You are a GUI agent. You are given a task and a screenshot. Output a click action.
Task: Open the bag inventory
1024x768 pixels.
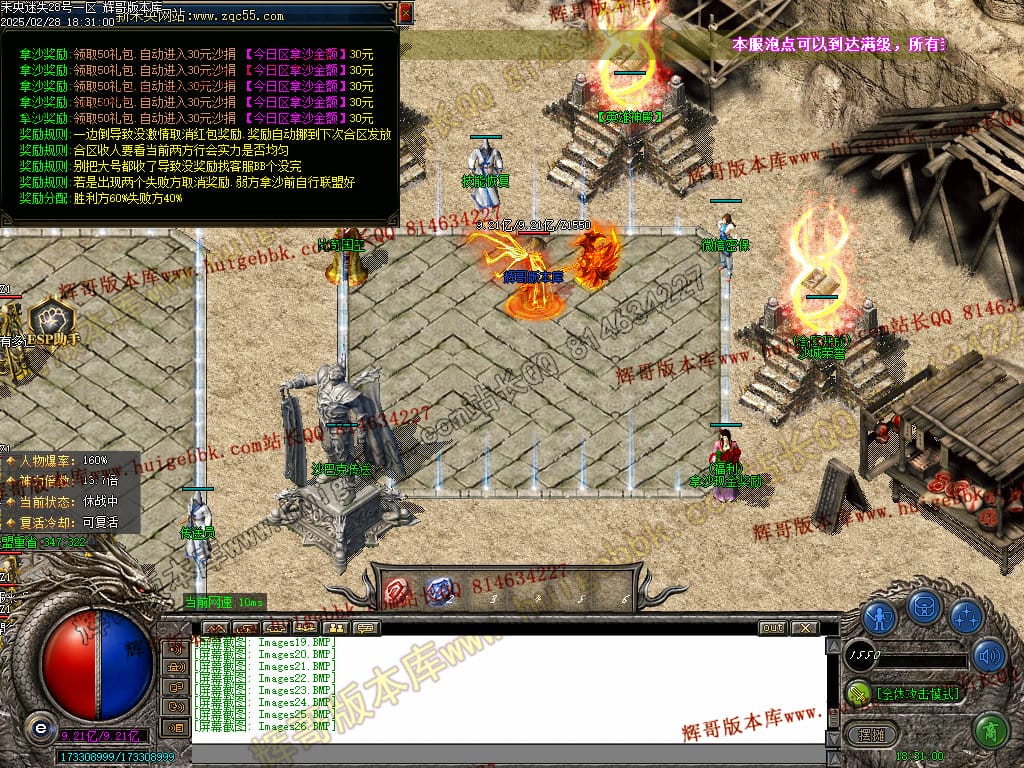(922, 606)
